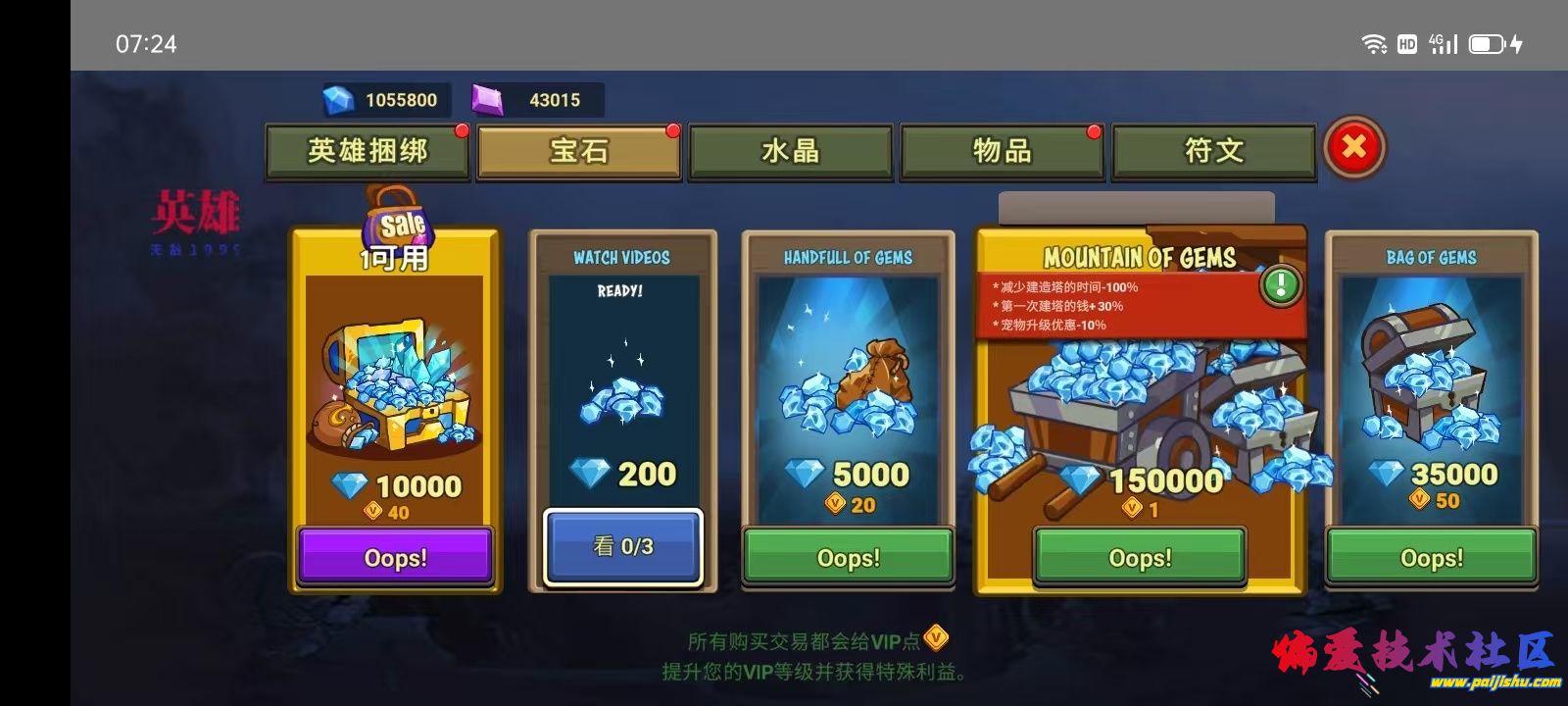The height and width of the screenshot is (706, 1568).
Task: Click the gem pile image in Watch Videos card
Action: coord(622,402)
